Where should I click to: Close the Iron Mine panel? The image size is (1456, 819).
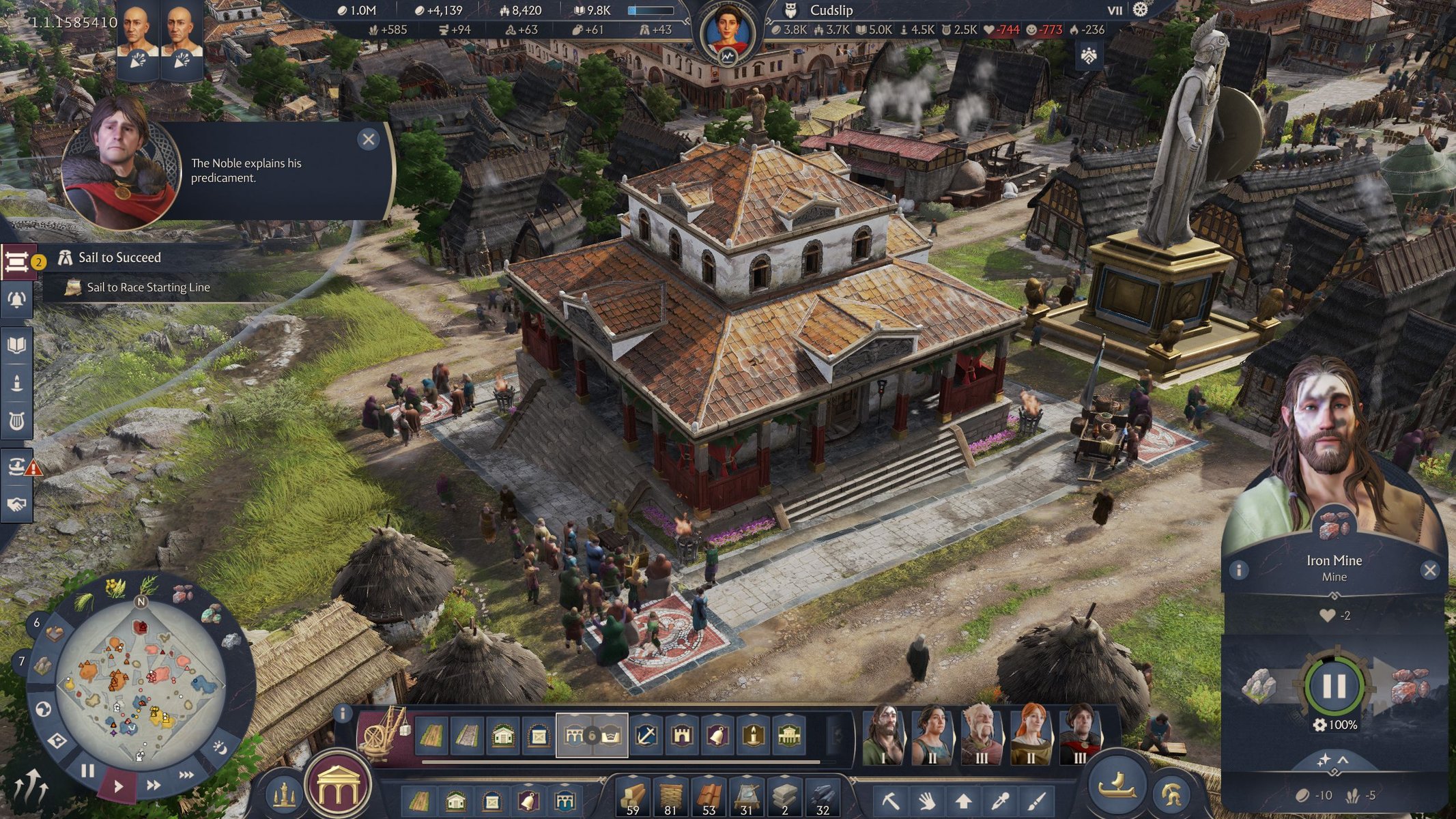coord(1429,571)
